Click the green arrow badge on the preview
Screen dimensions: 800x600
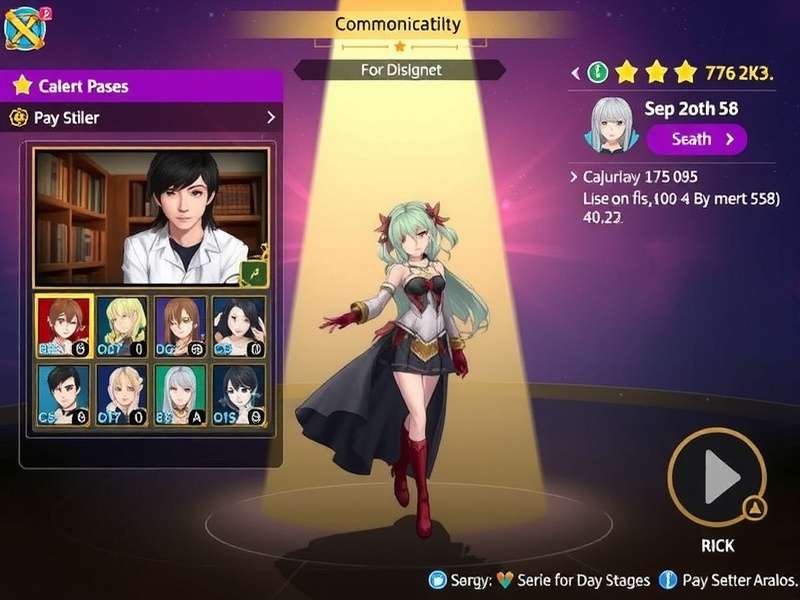(x=253, y=273)
